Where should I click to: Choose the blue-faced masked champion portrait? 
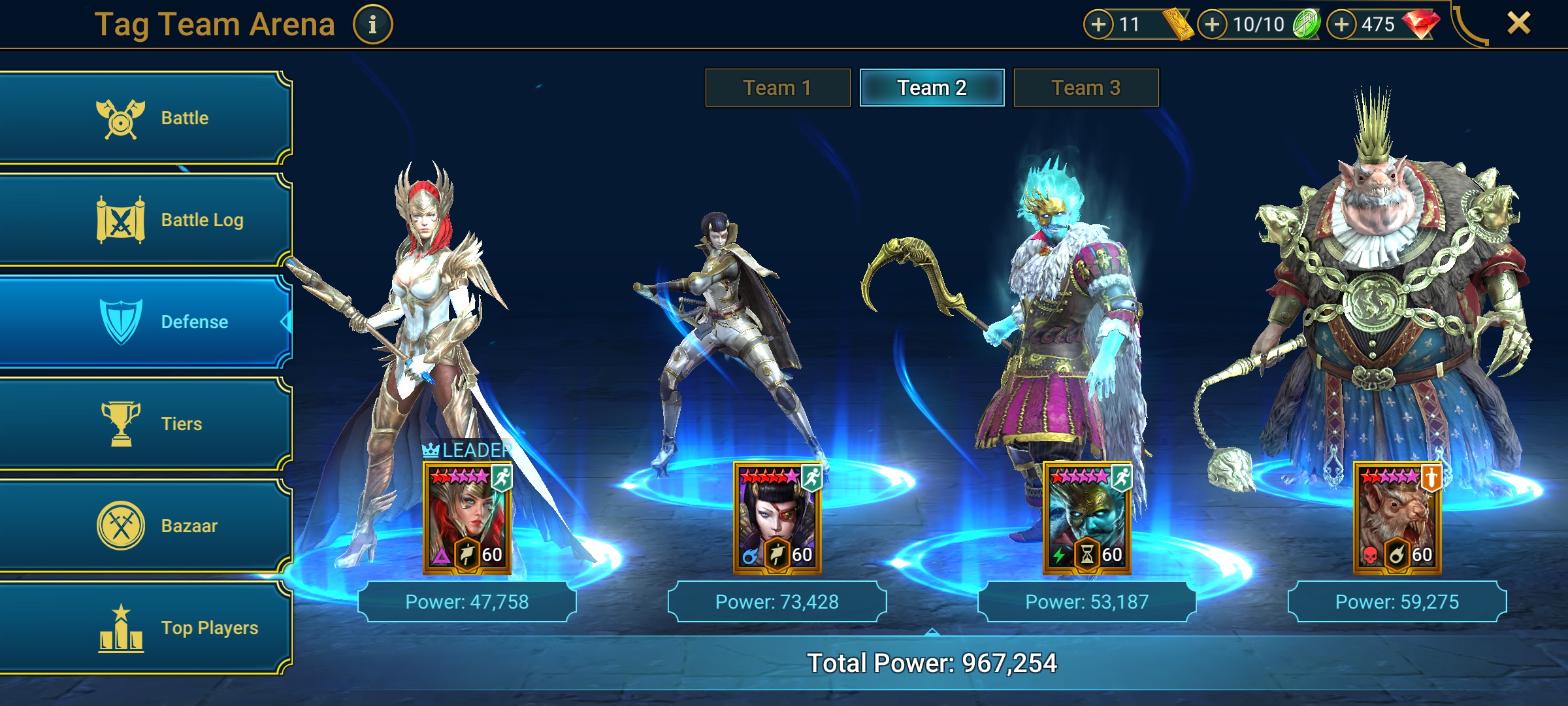pos(1087,518)
